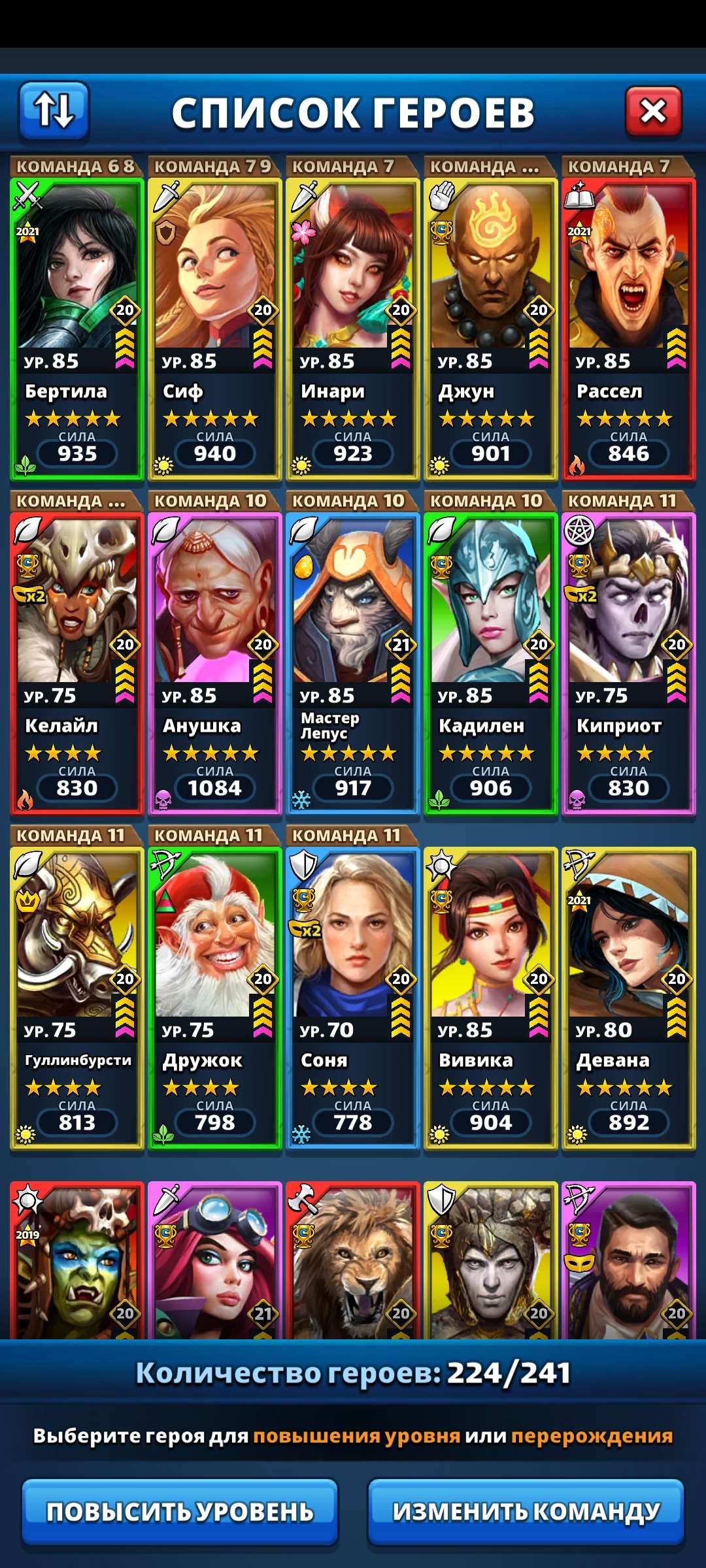Select the Джун hero card
Screen dimensions: 706x1568
(491, 327)
